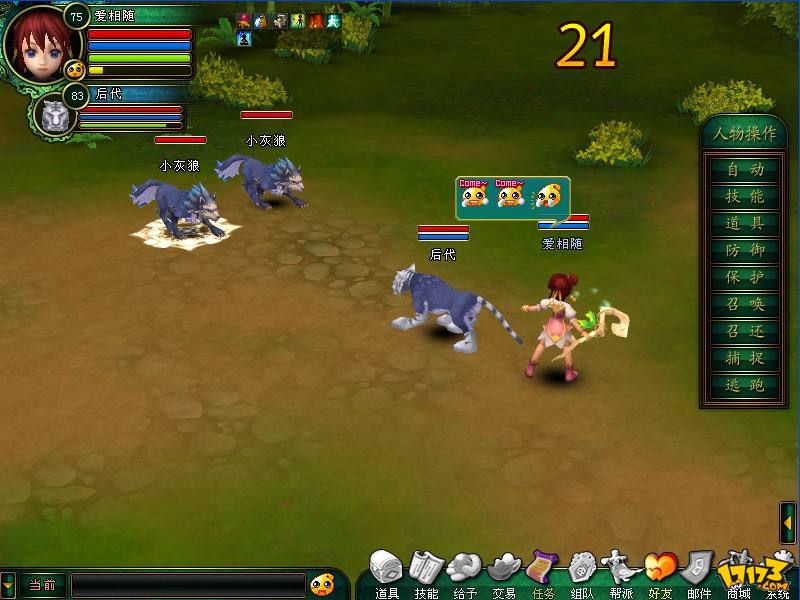Open the 交易 trade window
800x600 pixels.
[504, 573]
